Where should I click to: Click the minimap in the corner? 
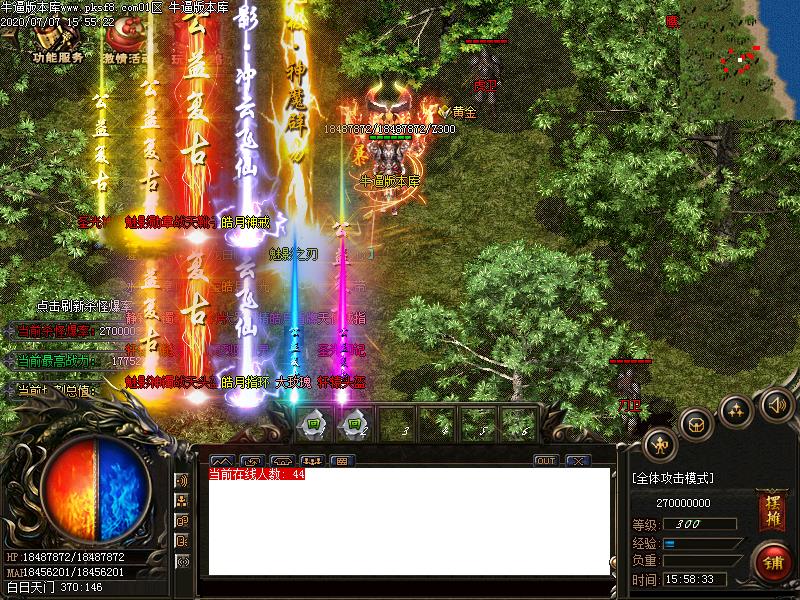coord(741,58)
